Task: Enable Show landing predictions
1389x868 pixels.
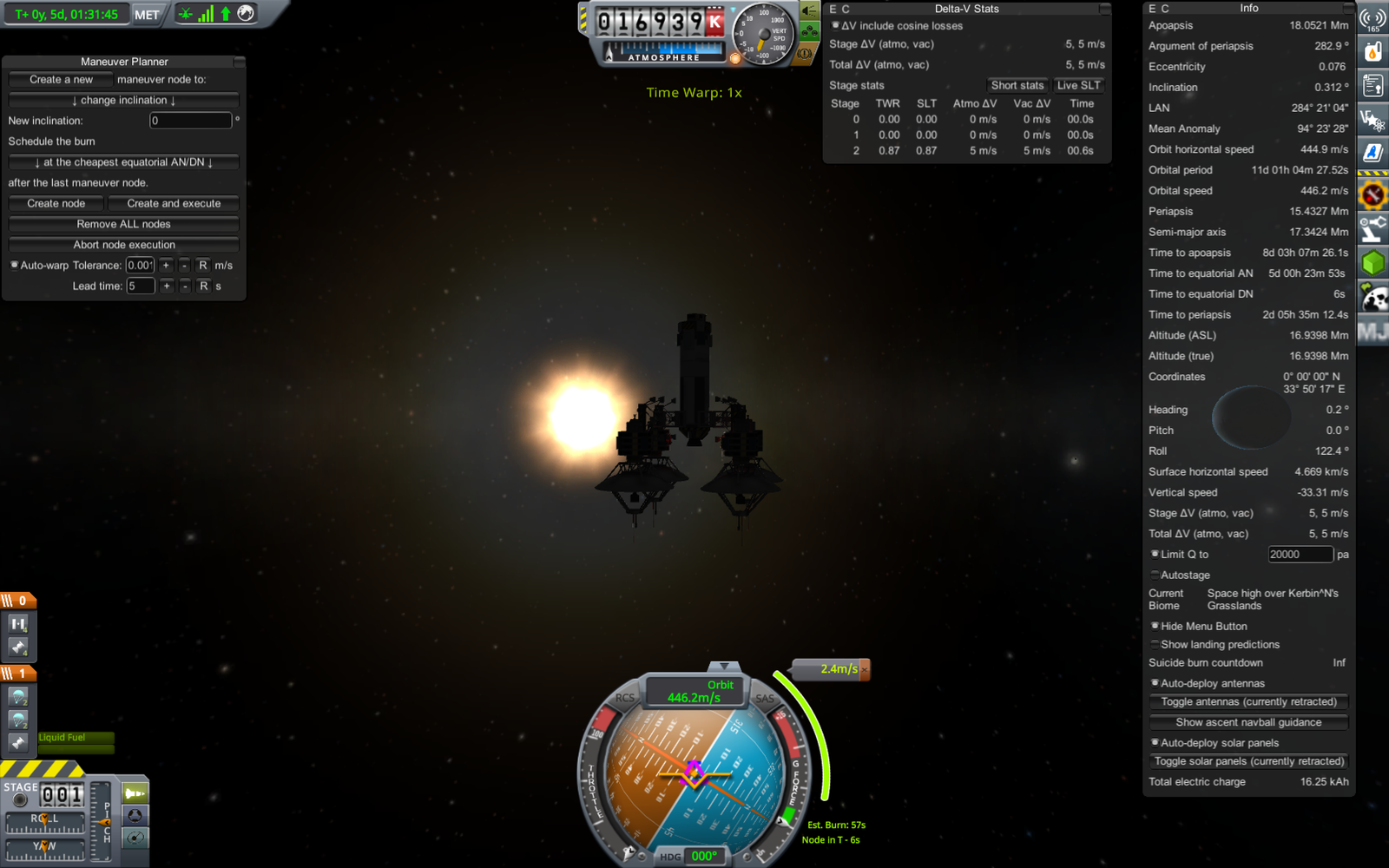Action: [1155, 644]
